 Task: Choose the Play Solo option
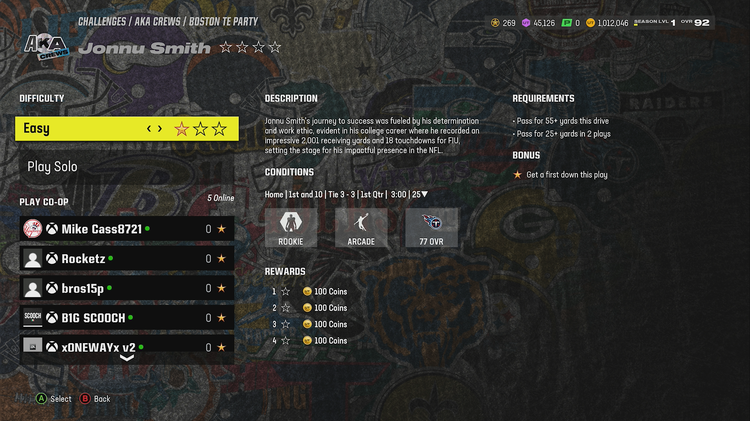127,167
